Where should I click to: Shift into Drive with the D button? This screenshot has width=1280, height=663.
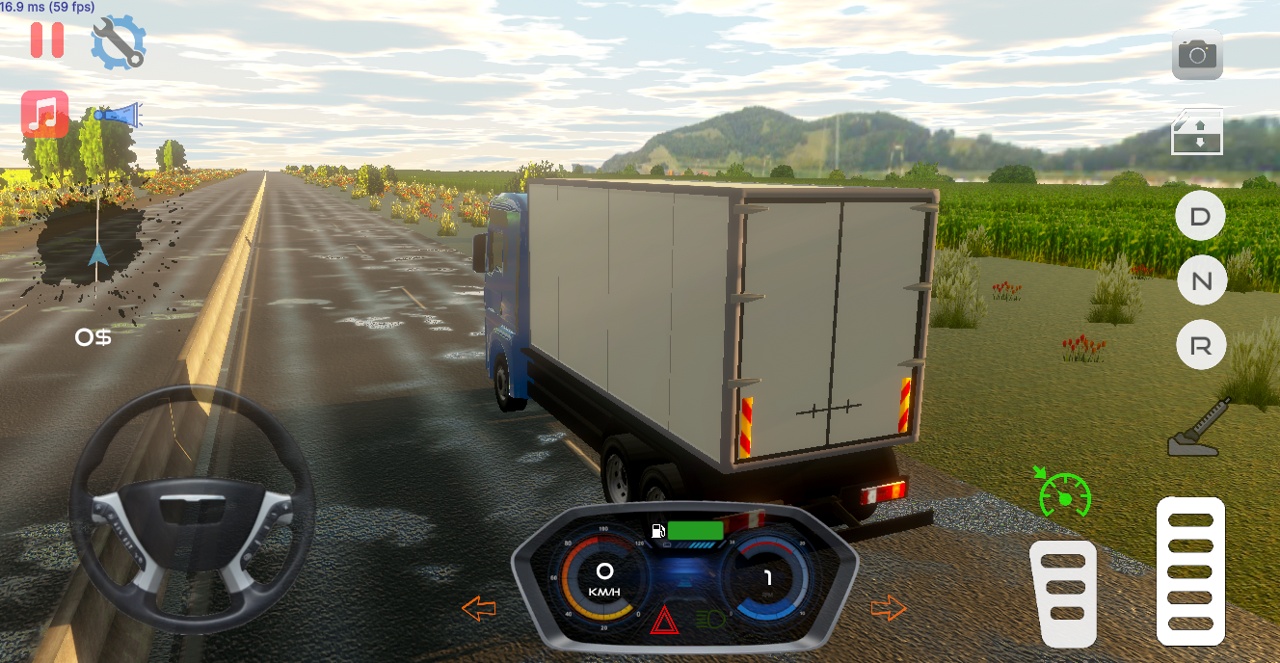coord(1200,216)
